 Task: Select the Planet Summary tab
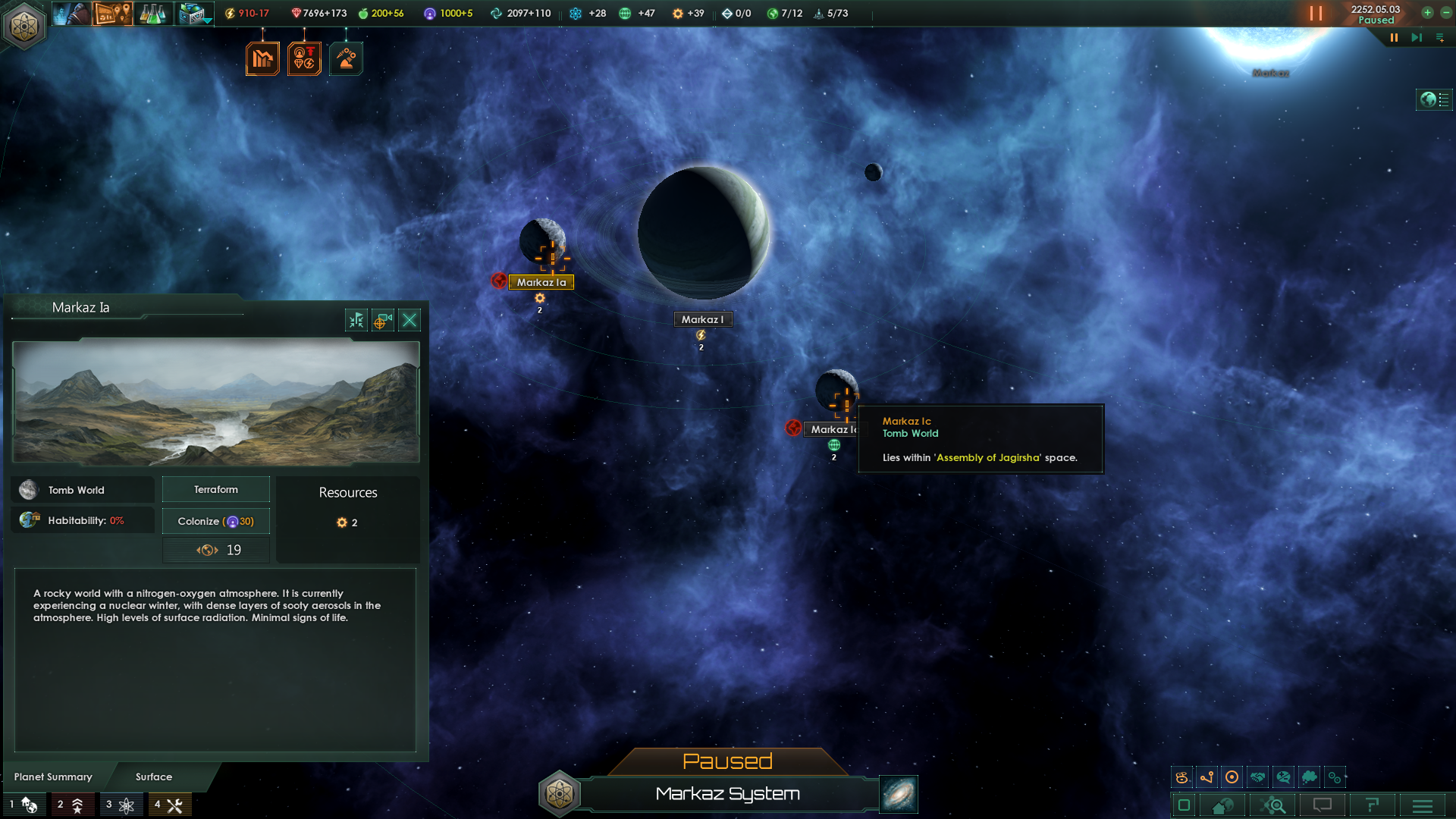coord(53,777)
